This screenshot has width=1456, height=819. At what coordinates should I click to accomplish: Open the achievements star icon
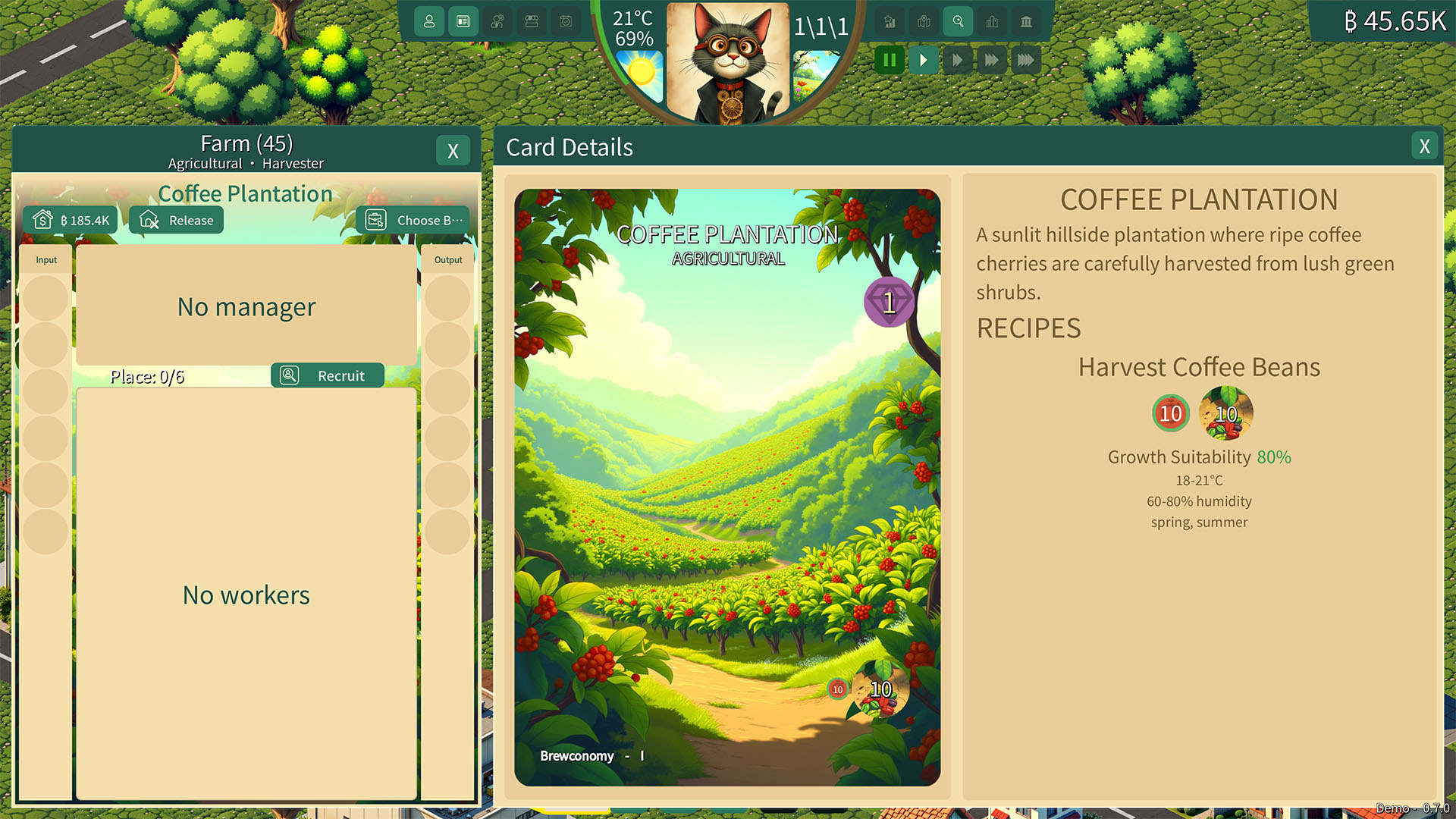click(889, 22)
